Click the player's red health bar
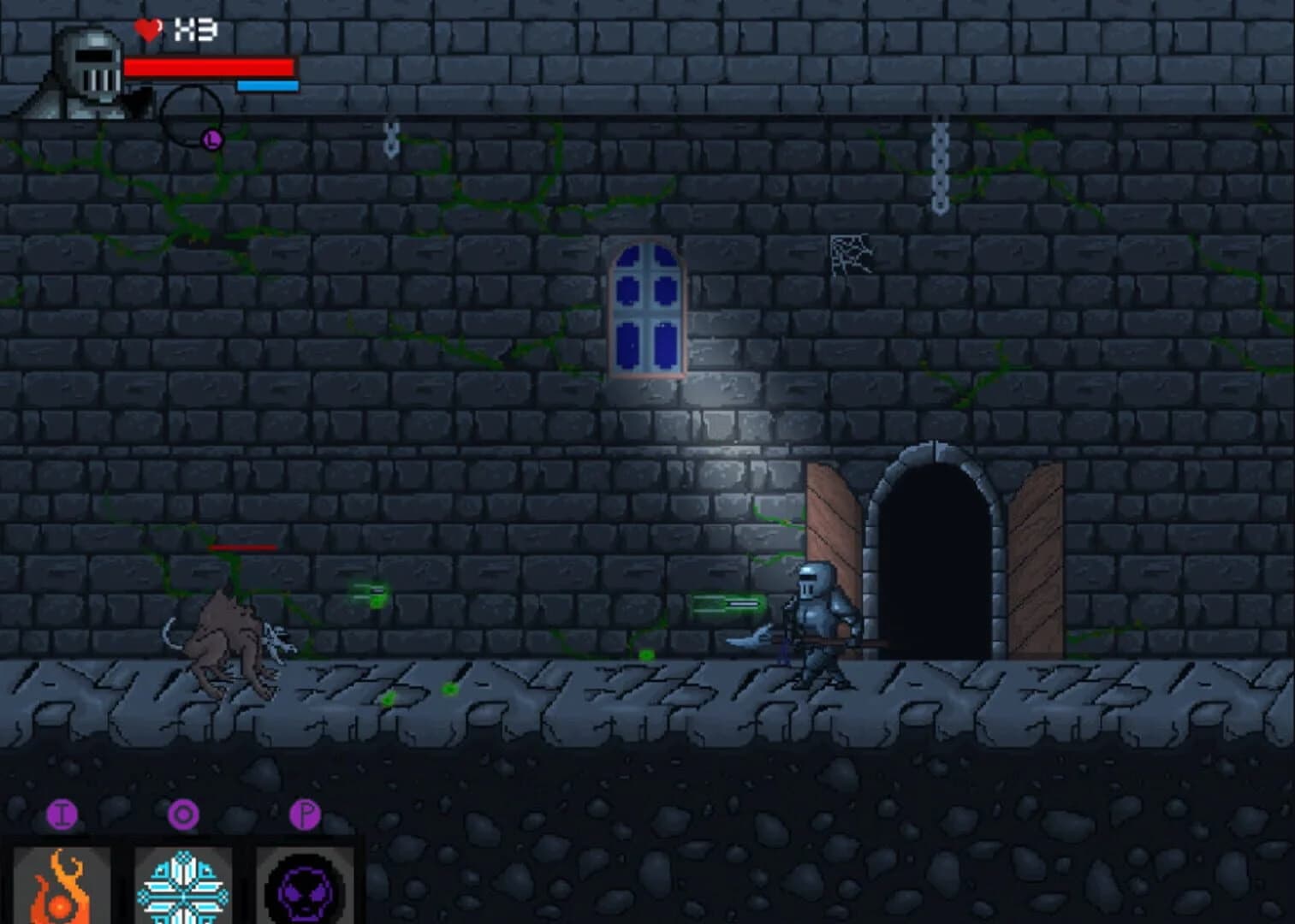The image size is (1295, 924). (210, 64)
